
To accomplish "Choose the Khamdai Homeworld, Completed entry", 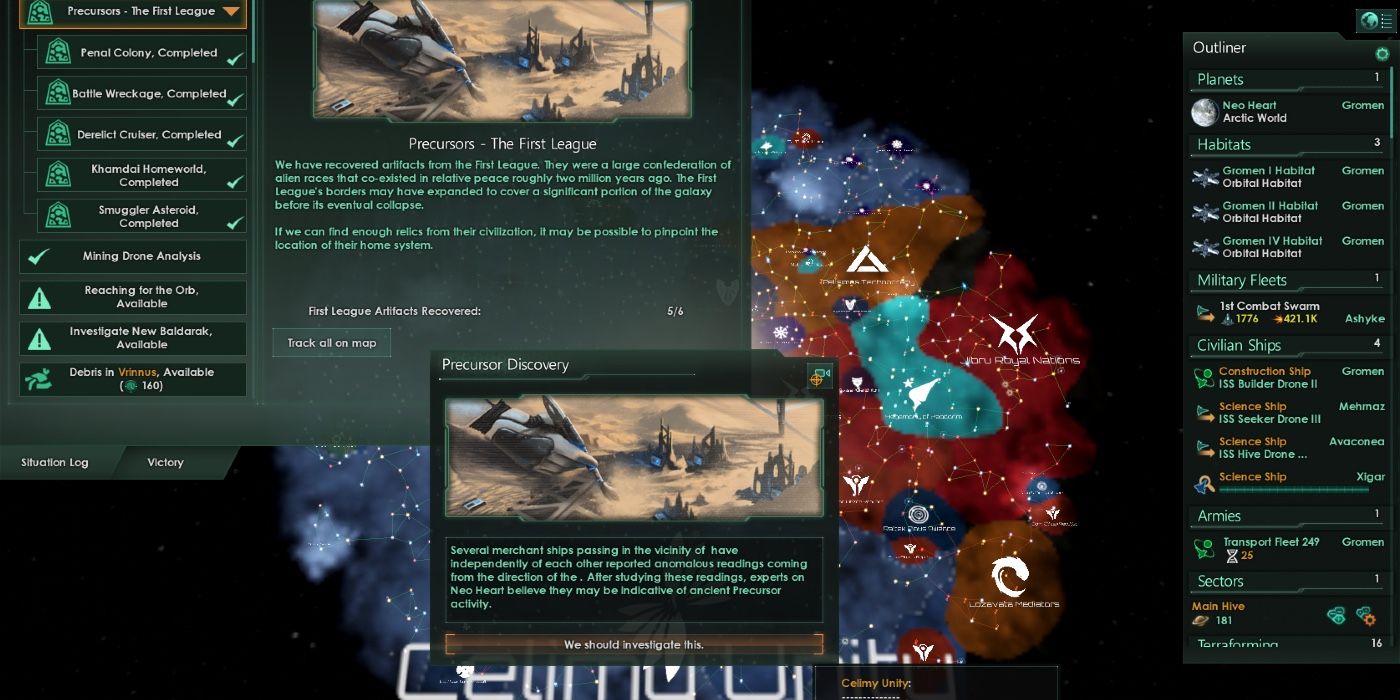I will (141, 176).
